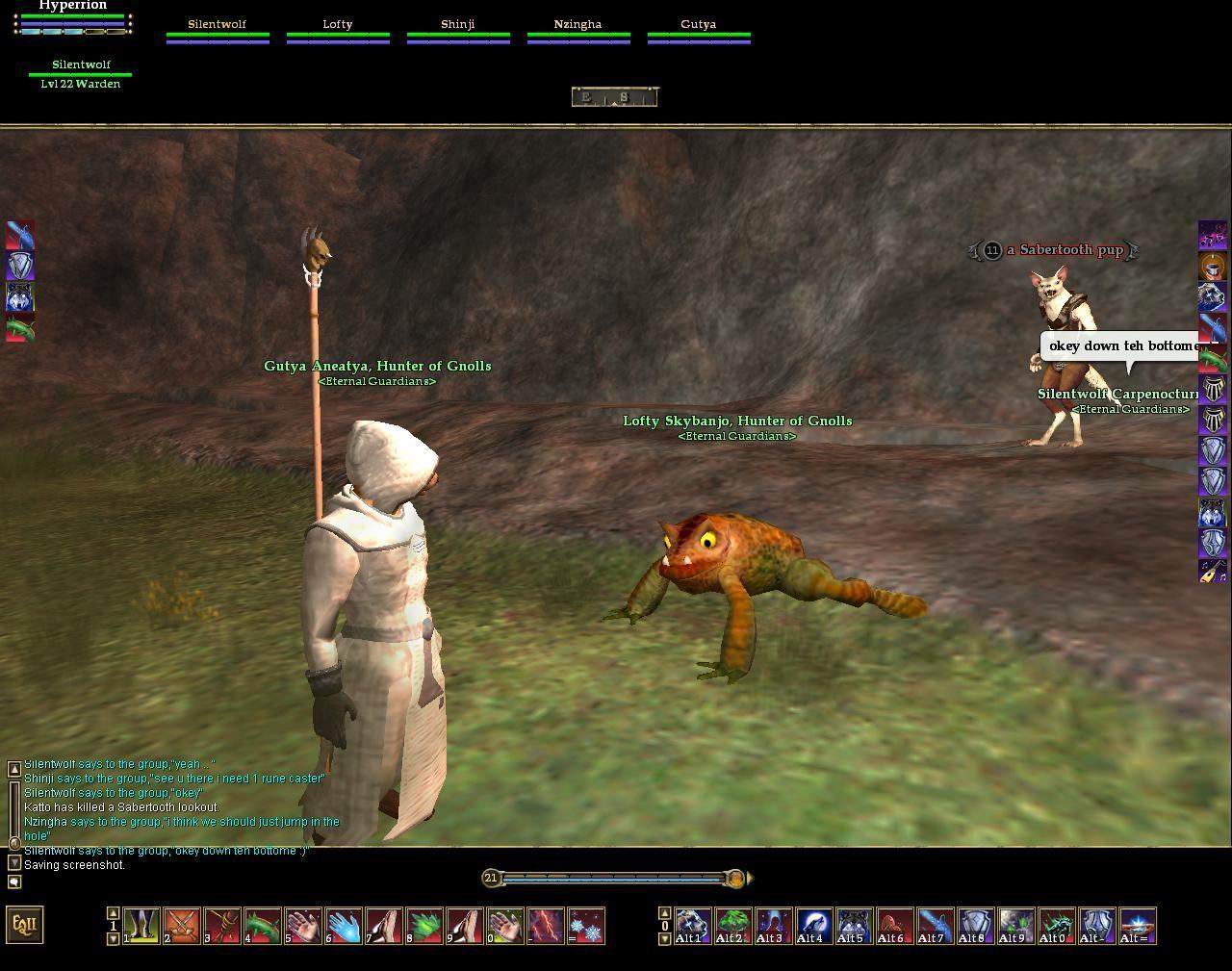Open the EQII main menu button
Image resolution: width=1232 pixels, height=971 pixels.
25,925
